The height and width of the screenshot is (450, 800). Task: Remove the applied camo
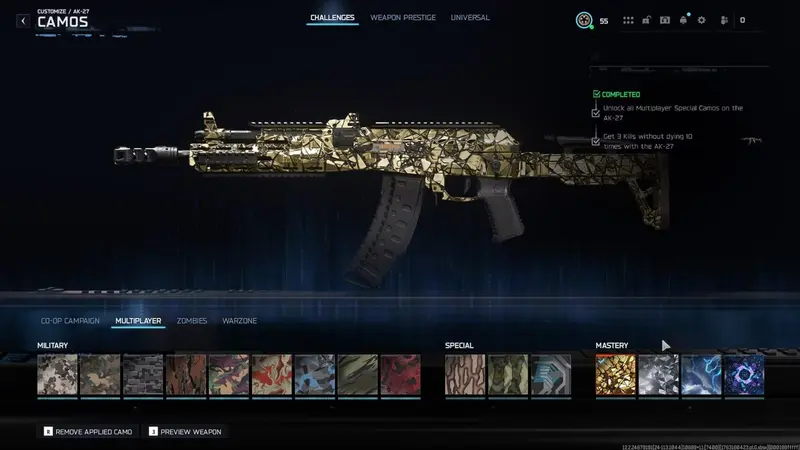click(89, 431)
